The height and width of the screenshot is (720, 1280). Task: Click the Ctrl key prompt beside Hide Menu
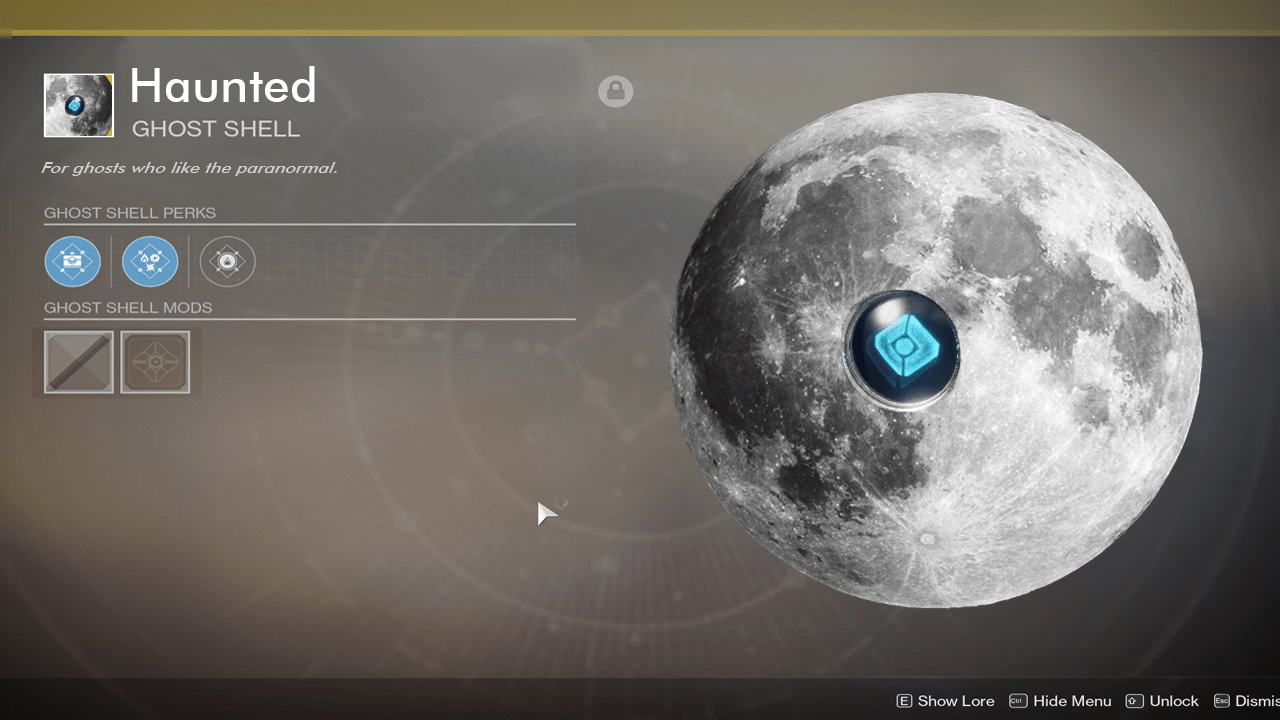coord(1017,701)
